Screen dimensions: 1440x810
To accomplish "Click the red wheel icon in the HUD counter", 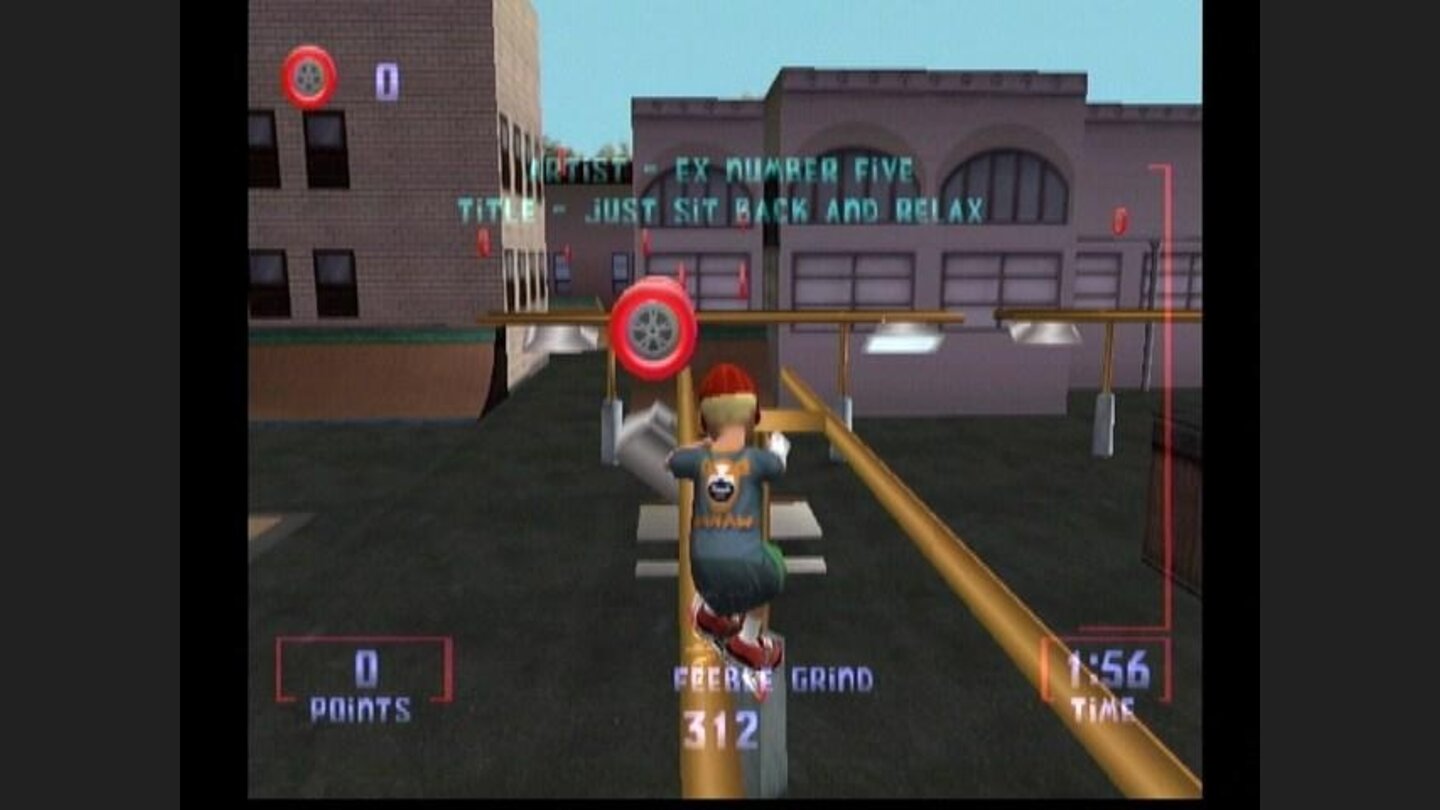I will (x=311, y=75).
